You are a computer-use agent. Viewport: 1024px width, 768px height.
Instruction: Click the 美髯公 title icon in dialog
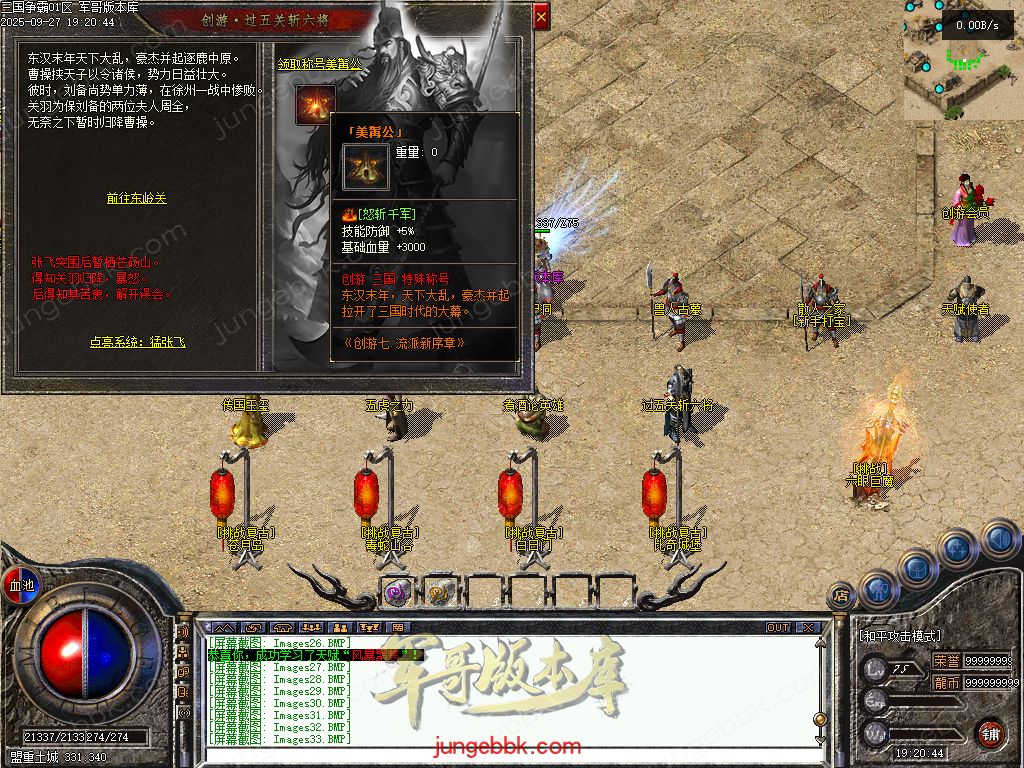(315, 106)
